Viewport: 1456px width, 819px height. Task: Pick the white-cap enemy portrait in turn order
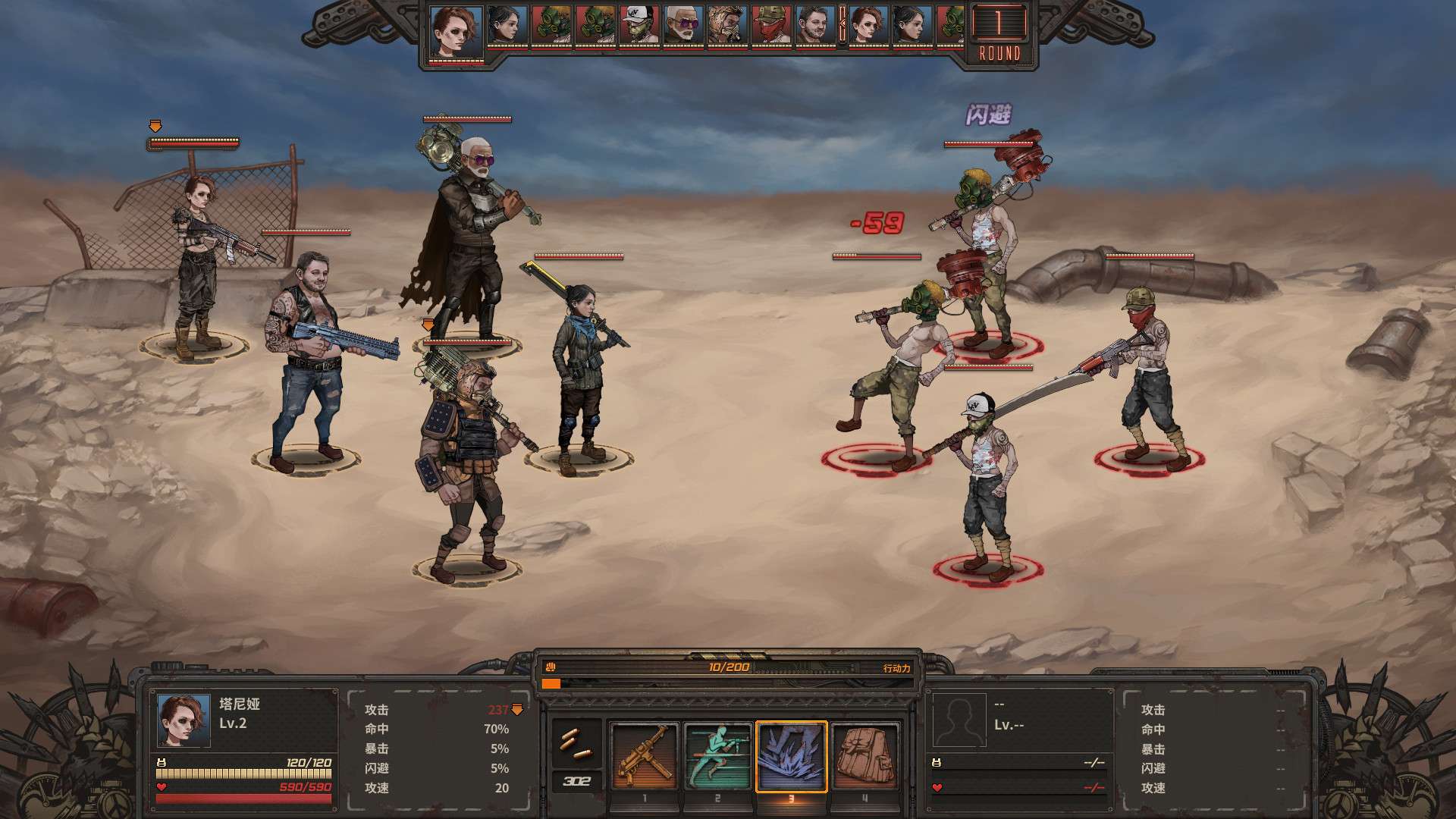click(x=639, y=26)
